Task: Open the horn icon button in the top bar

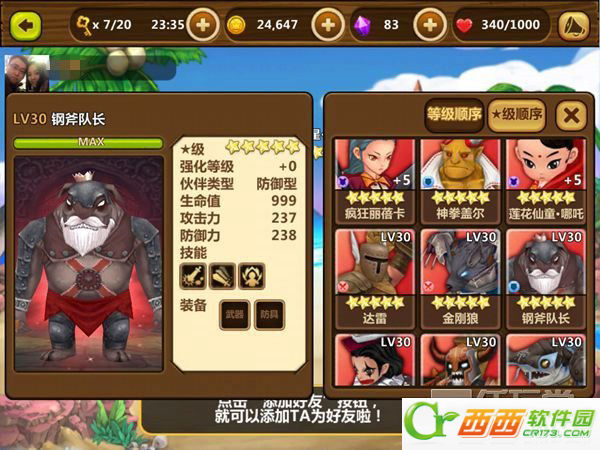Action: [x=573, y=24]
